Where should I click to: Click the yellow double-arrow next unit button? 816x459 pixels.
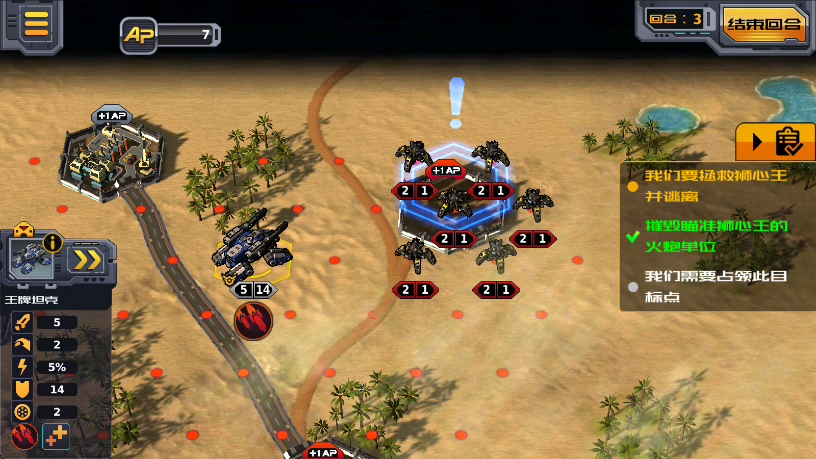pyautogui.click(x=87, y=259)
